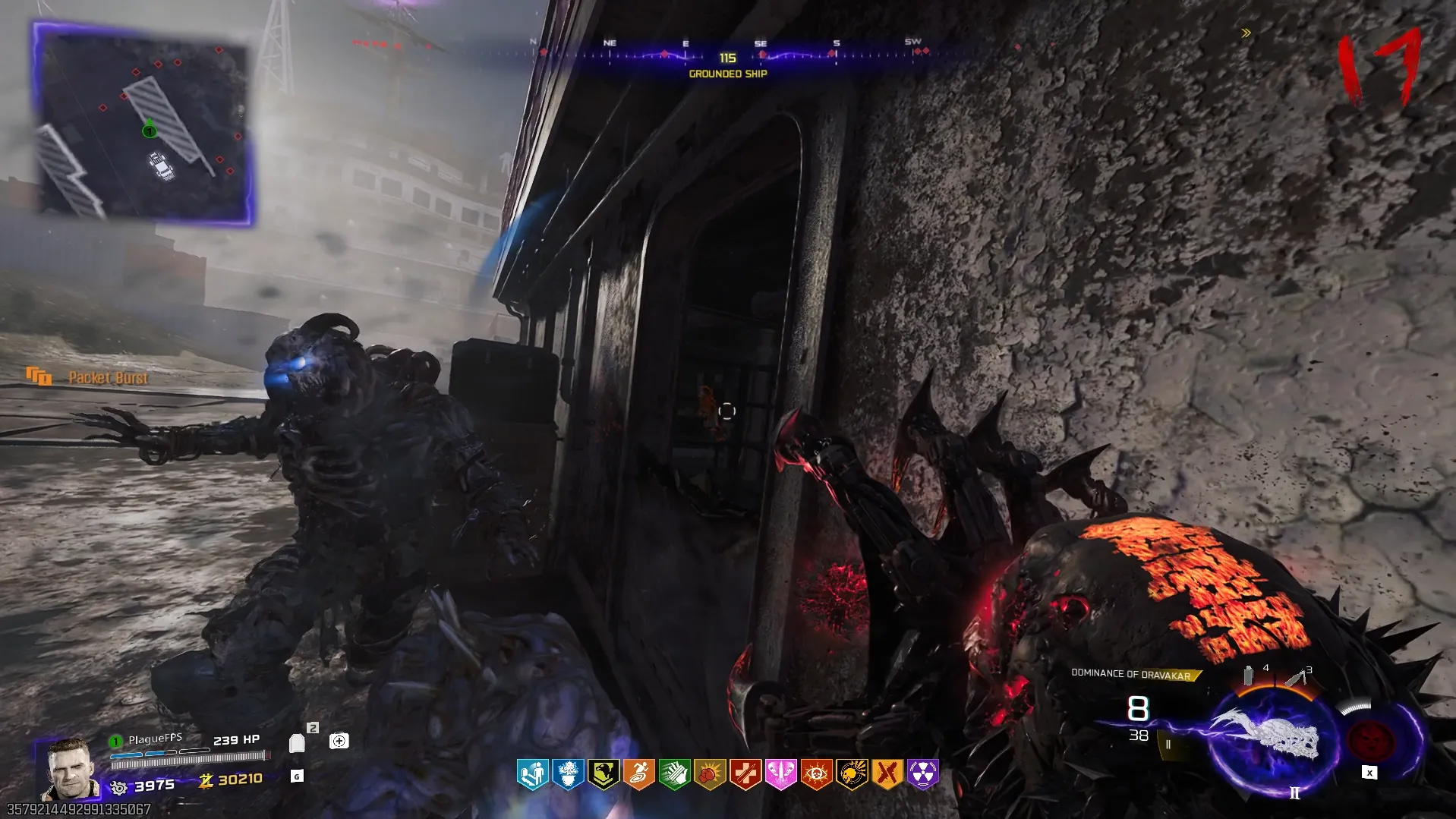Select the orange running figure perk icon
The image size is (1456, 819).
639,774
